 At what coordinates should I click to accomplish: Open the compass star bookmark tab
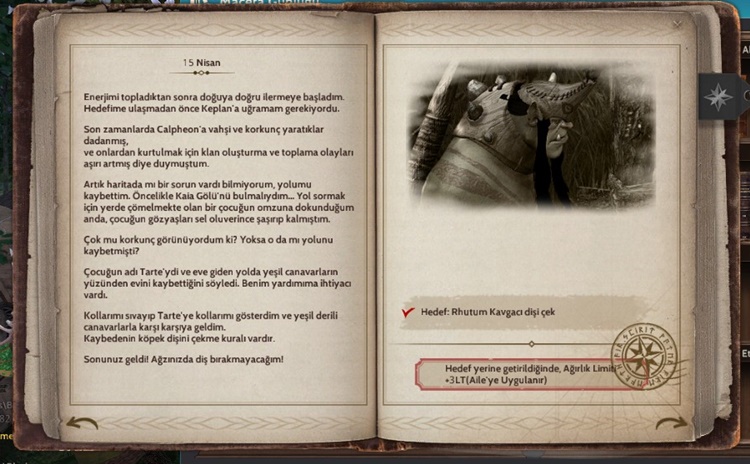717,97
